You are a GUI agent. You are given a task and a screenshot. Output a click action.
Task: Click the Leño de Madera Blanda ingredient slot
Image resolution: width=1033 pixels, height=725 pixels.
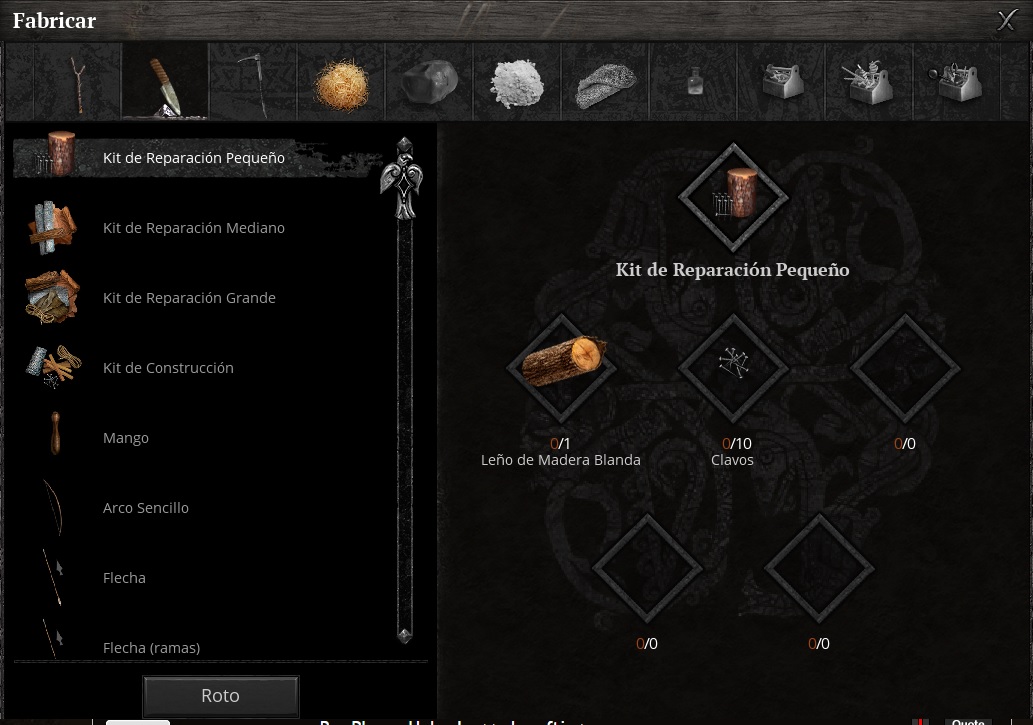tap(561, 366)
